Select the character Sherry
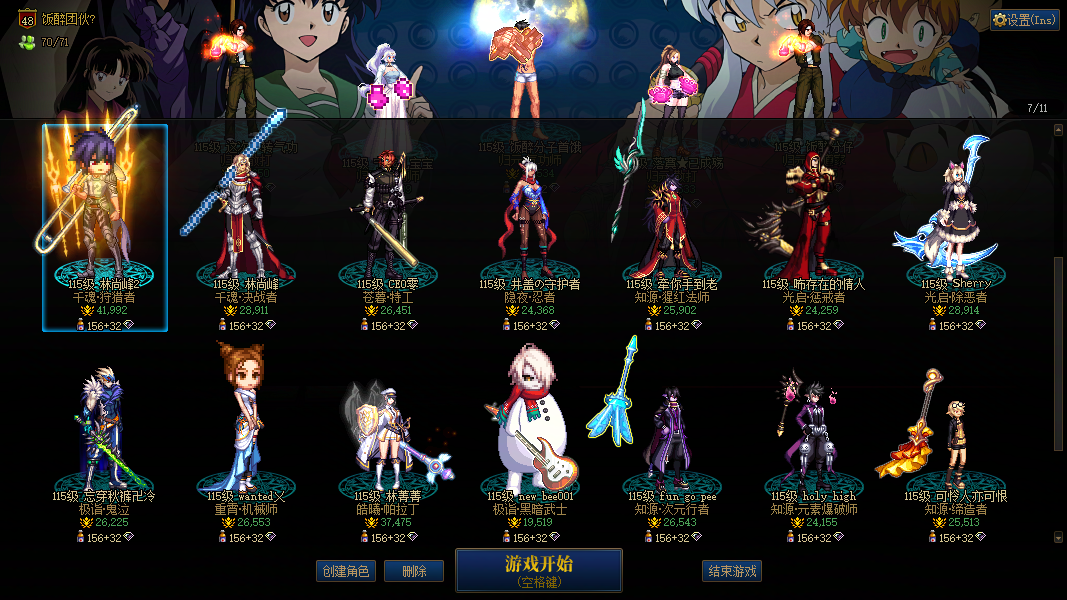The width and height of the screenshot is (1067, 600). (955, 230)
